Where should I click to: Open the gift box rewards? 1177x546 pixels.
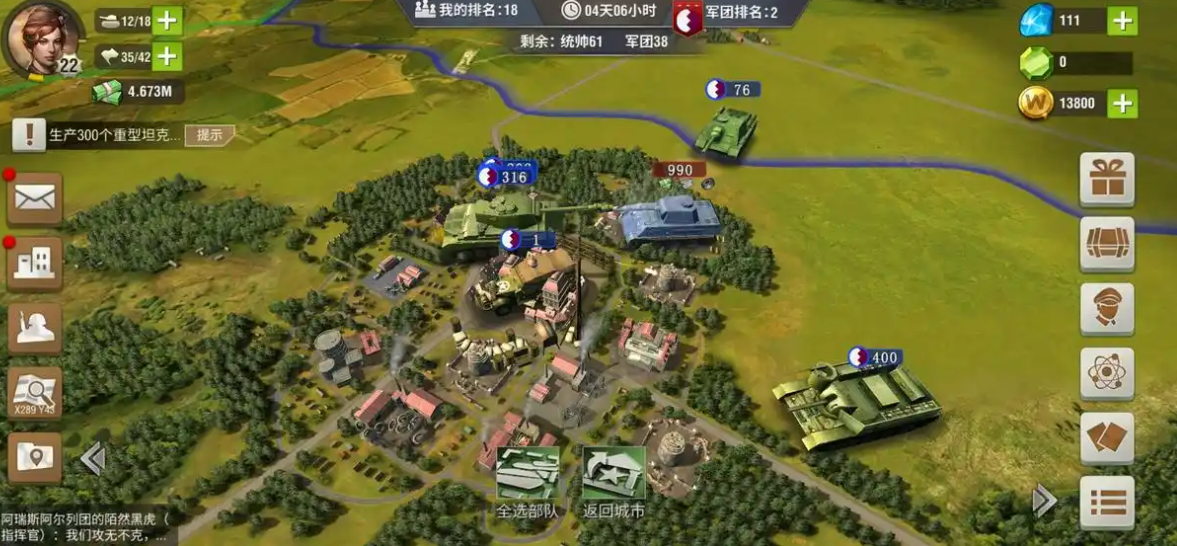coord(1107,180)
